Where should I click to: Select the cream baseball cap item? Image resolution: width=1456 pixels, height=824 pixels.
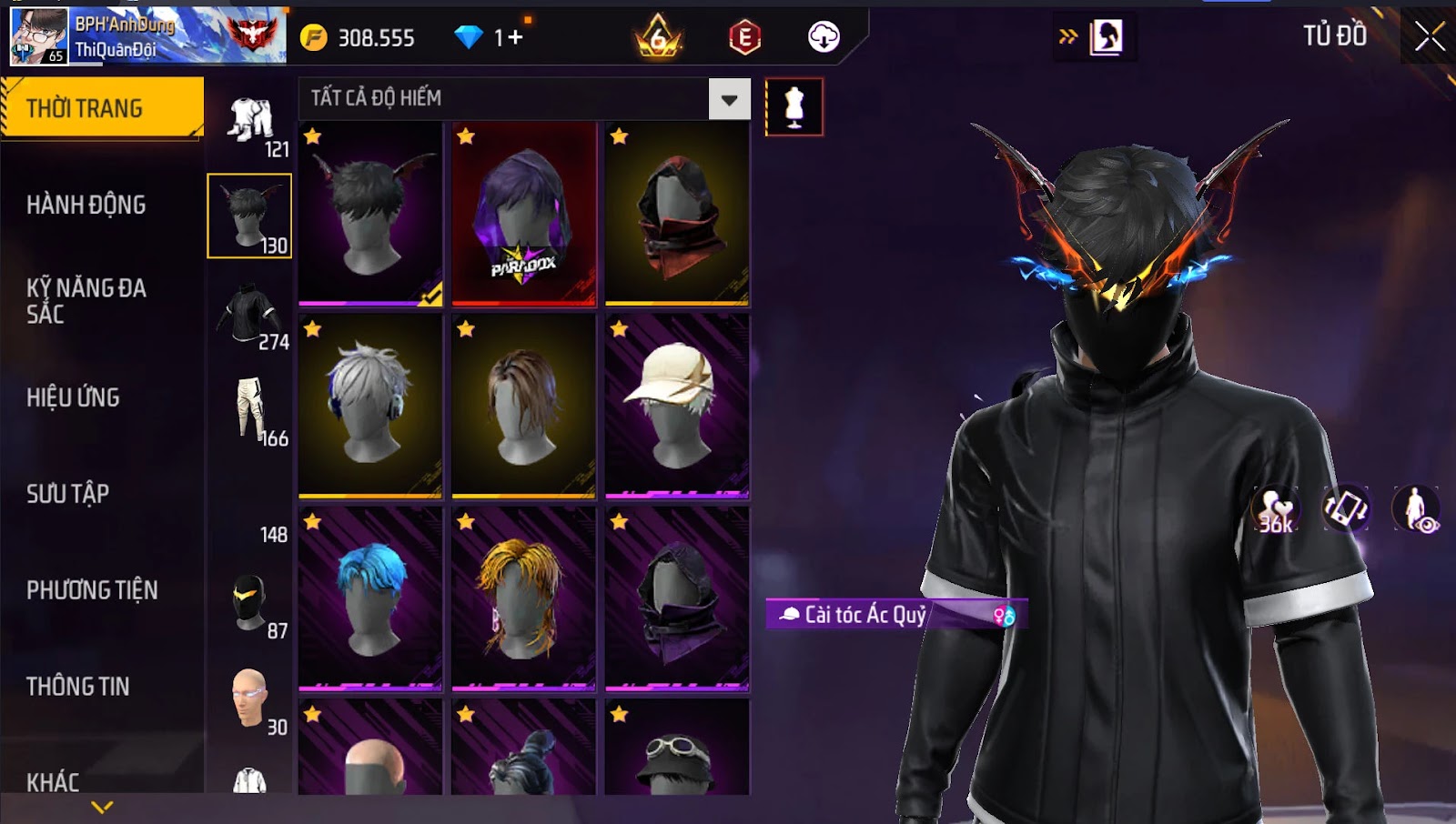[x=677, y=407]
